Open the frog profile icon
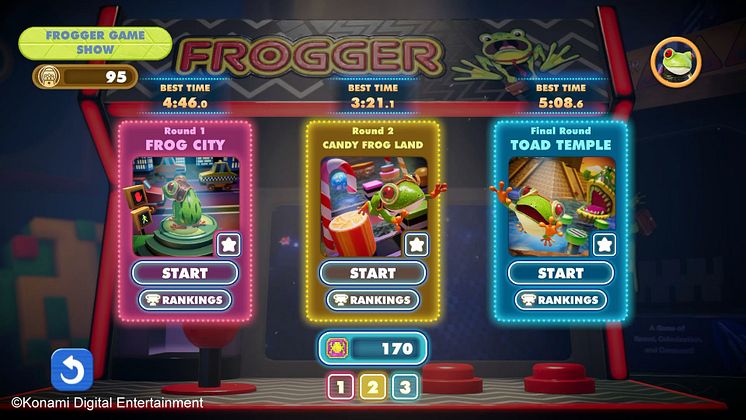The image size is (746, 420). [676, 64]
